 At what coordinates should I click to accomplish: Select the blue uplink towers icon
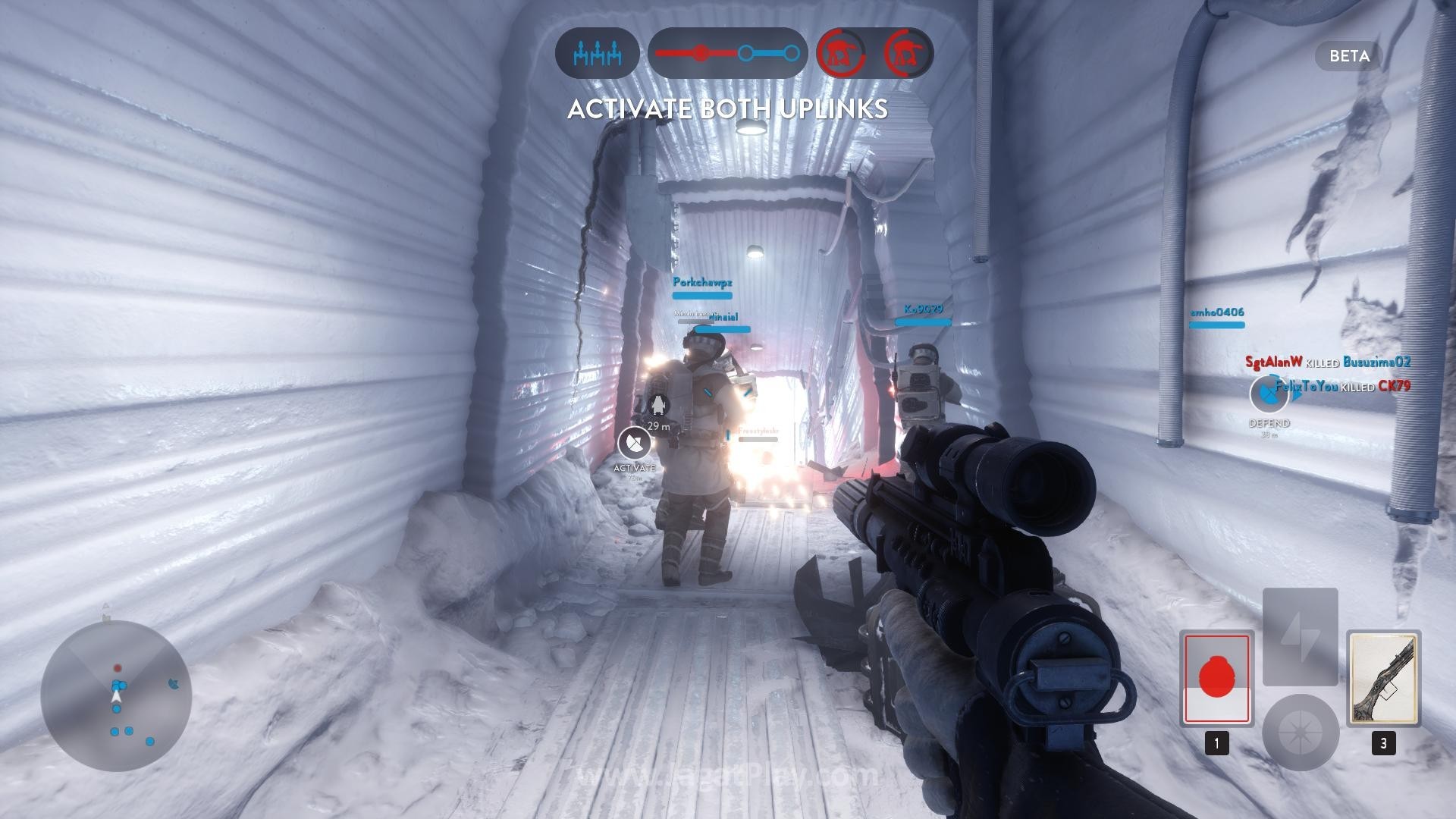(598, 54)
